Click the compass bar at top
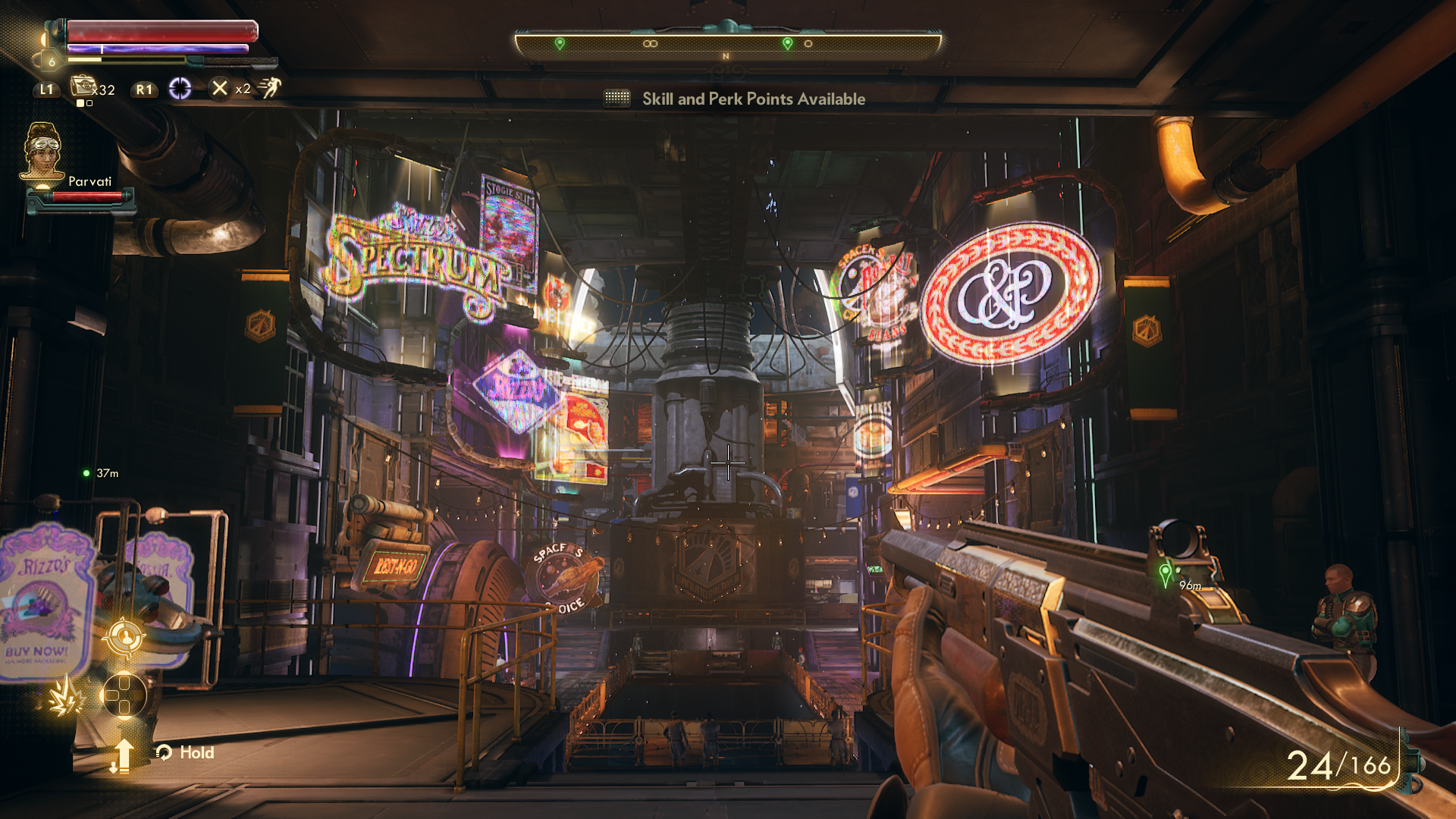The height and width of the screenshot is (819, 1456). point(727,44)
